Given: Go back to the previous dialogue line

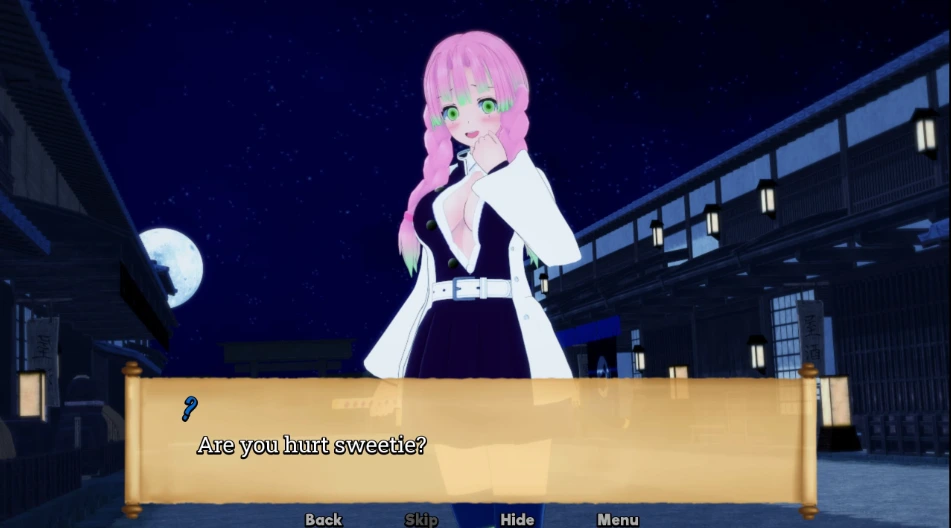Looking at the screenshot, I should pyautogui.click(x=323, y=519).
